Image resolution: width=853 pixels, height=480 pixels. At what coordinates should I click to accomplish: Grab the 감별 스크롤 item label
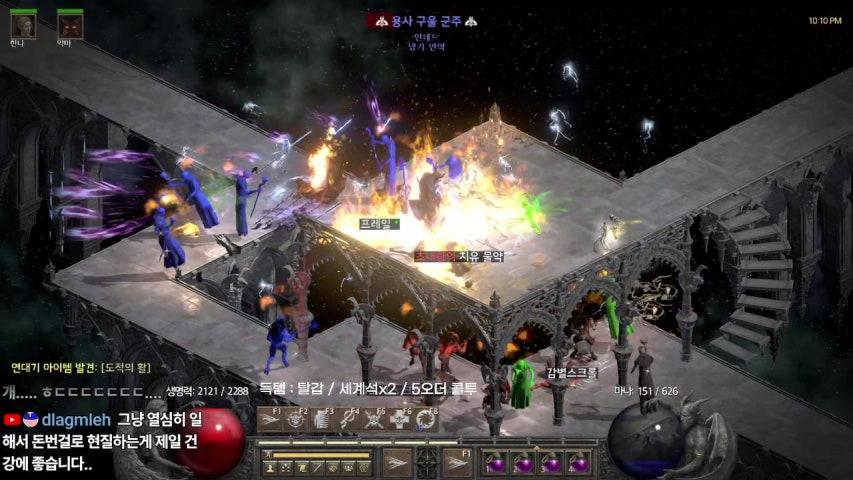572,372
